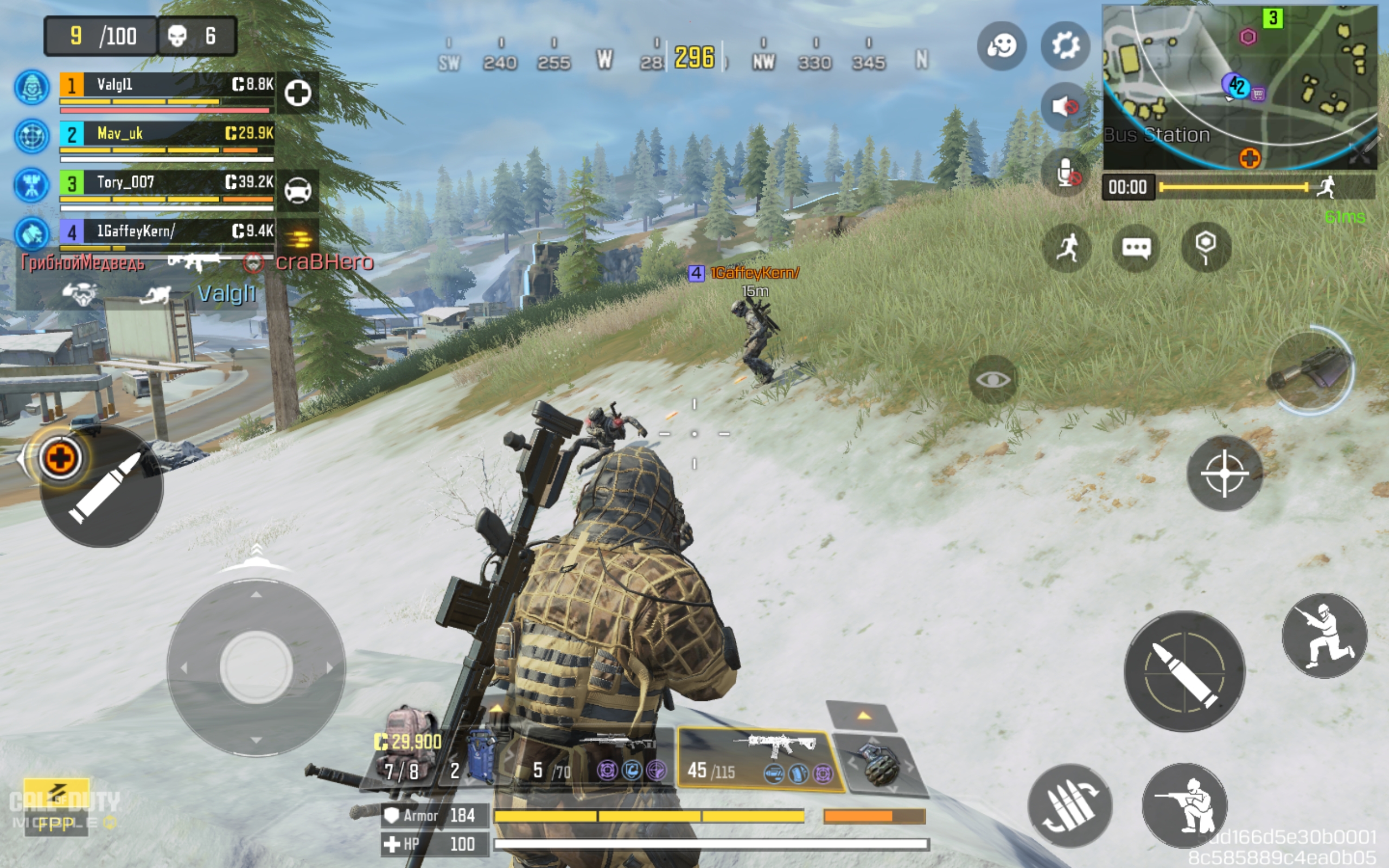
Task: Open the emote smiley menu
Action: 1002,46
